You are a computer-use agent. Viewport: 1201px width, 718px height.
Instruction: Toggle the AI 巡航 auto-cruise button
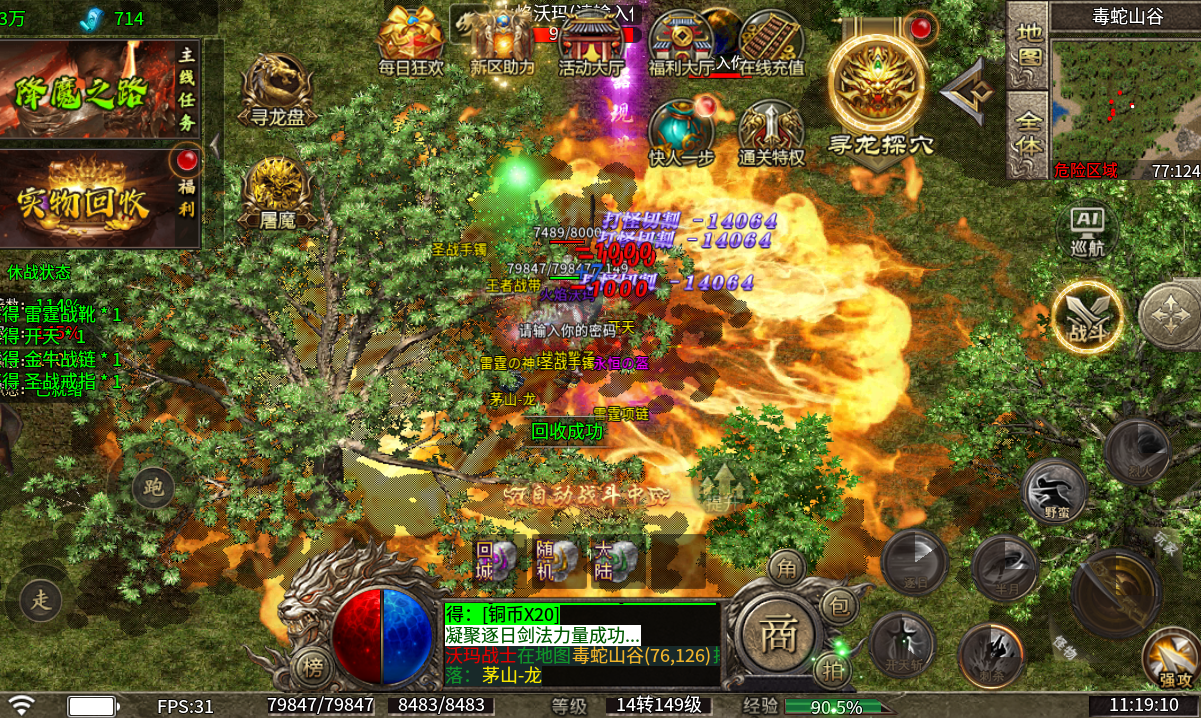click(x=1087, y=230)
